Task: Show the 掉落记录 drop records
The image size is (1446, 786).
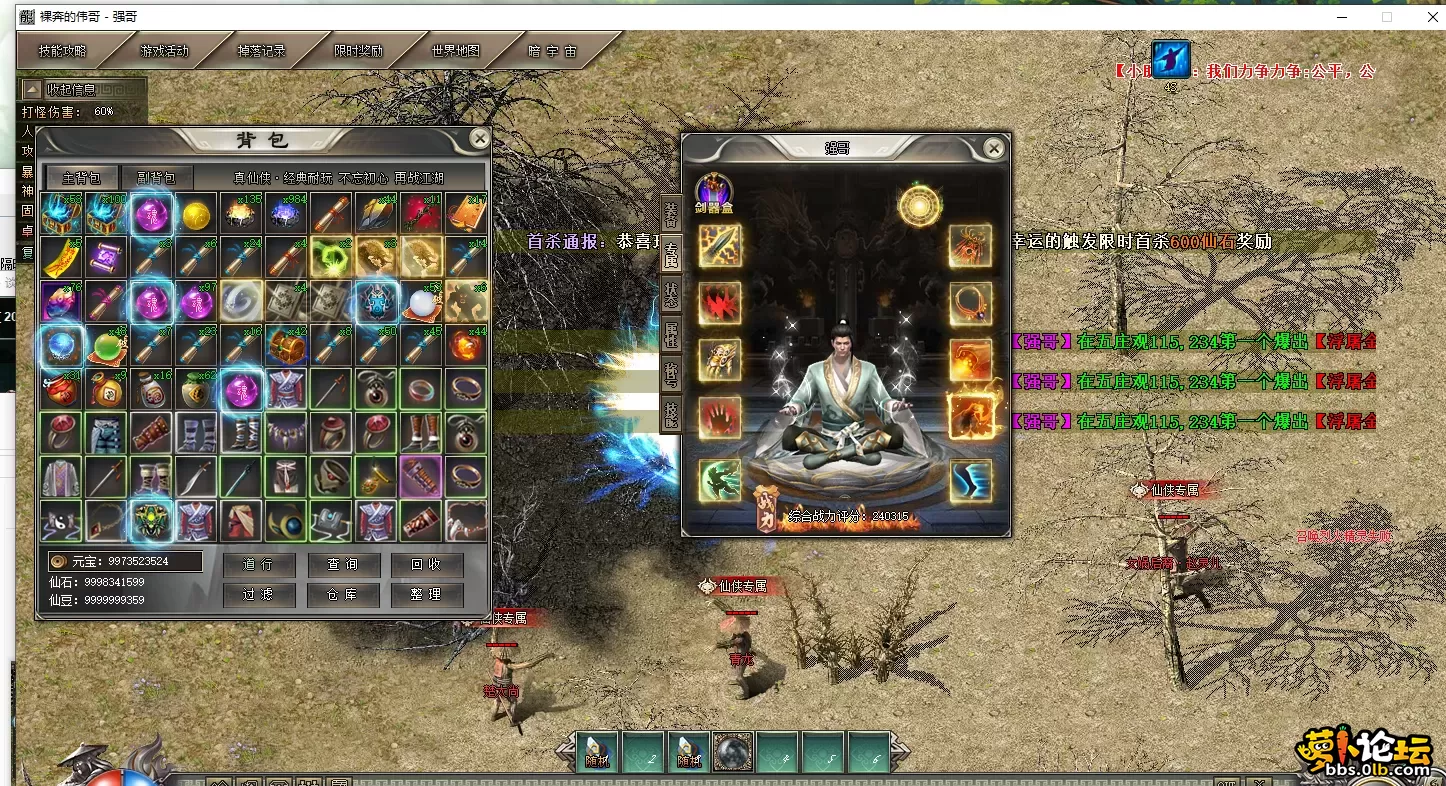Action: tap(261, 51)
